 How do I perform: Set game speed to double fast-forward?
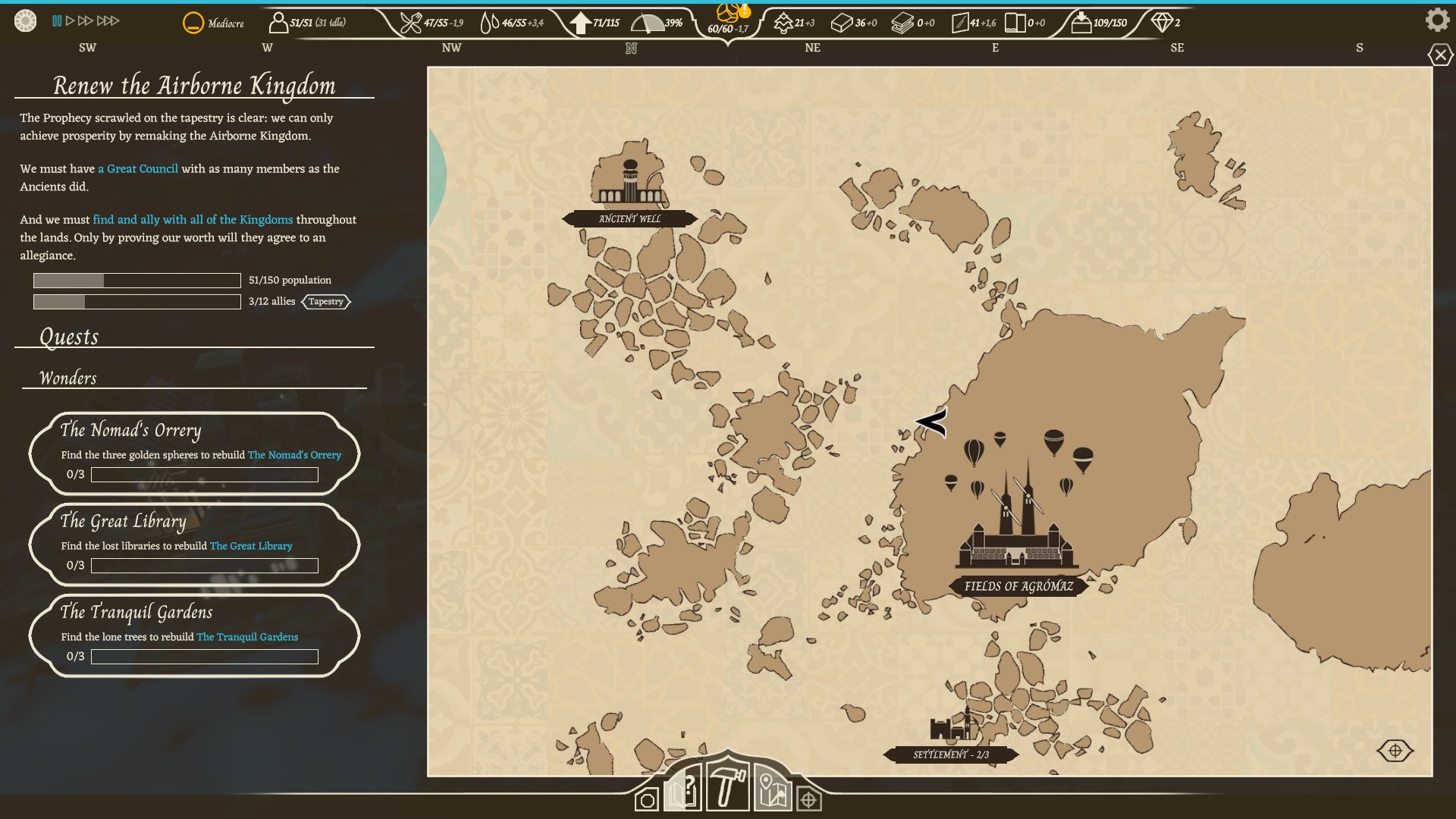point(86,21)
